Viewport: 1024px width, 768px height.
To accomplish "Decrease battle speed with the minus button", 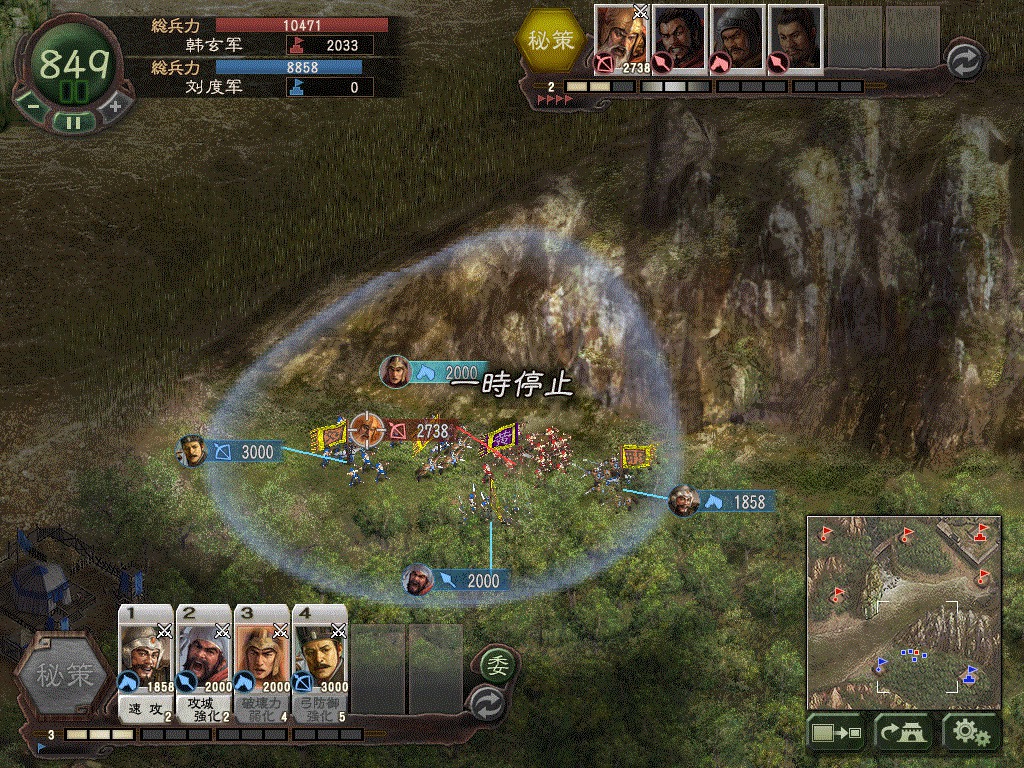I will (x=31, y=105).
